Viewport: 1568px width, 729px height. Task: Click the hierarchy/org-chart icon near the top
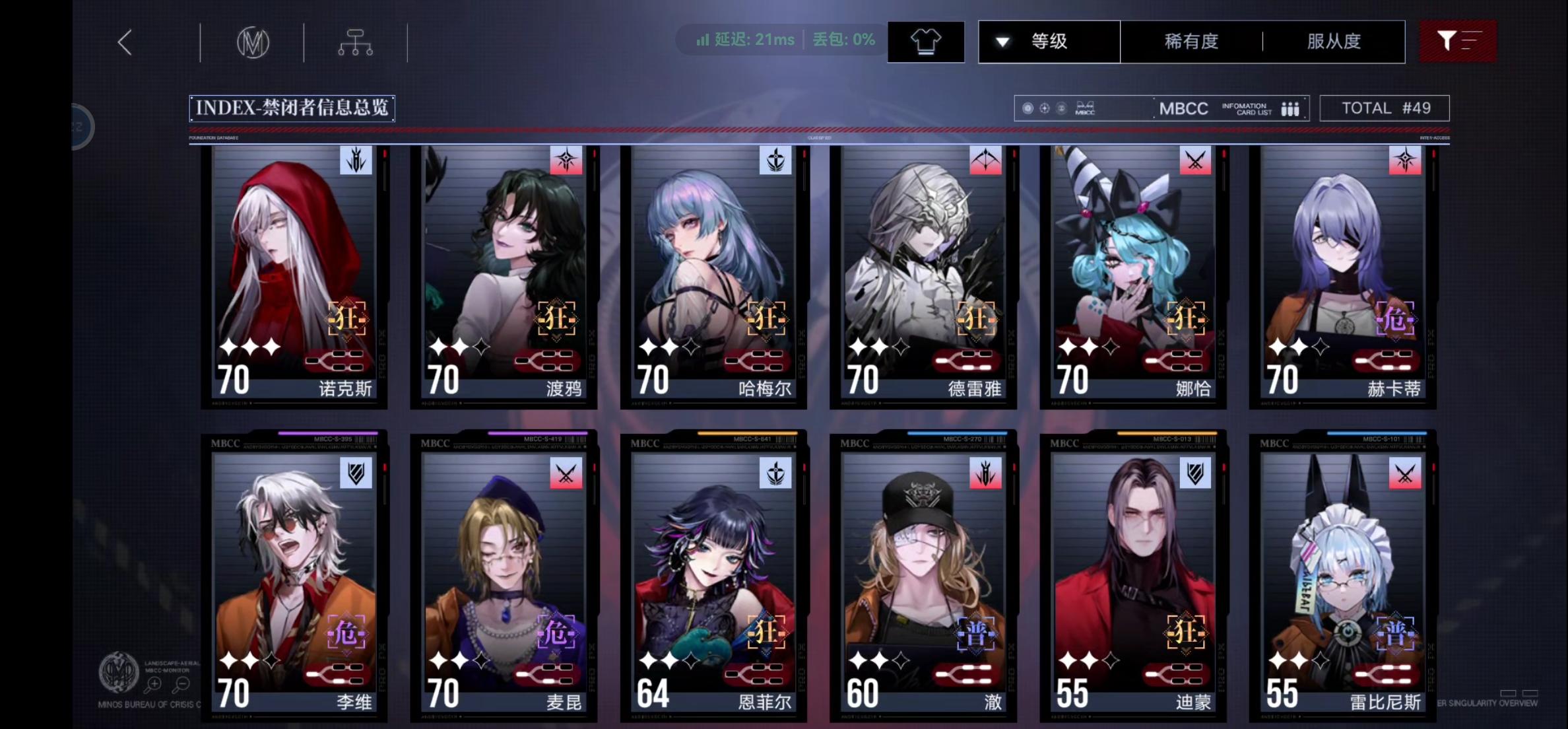click(355, 41)
